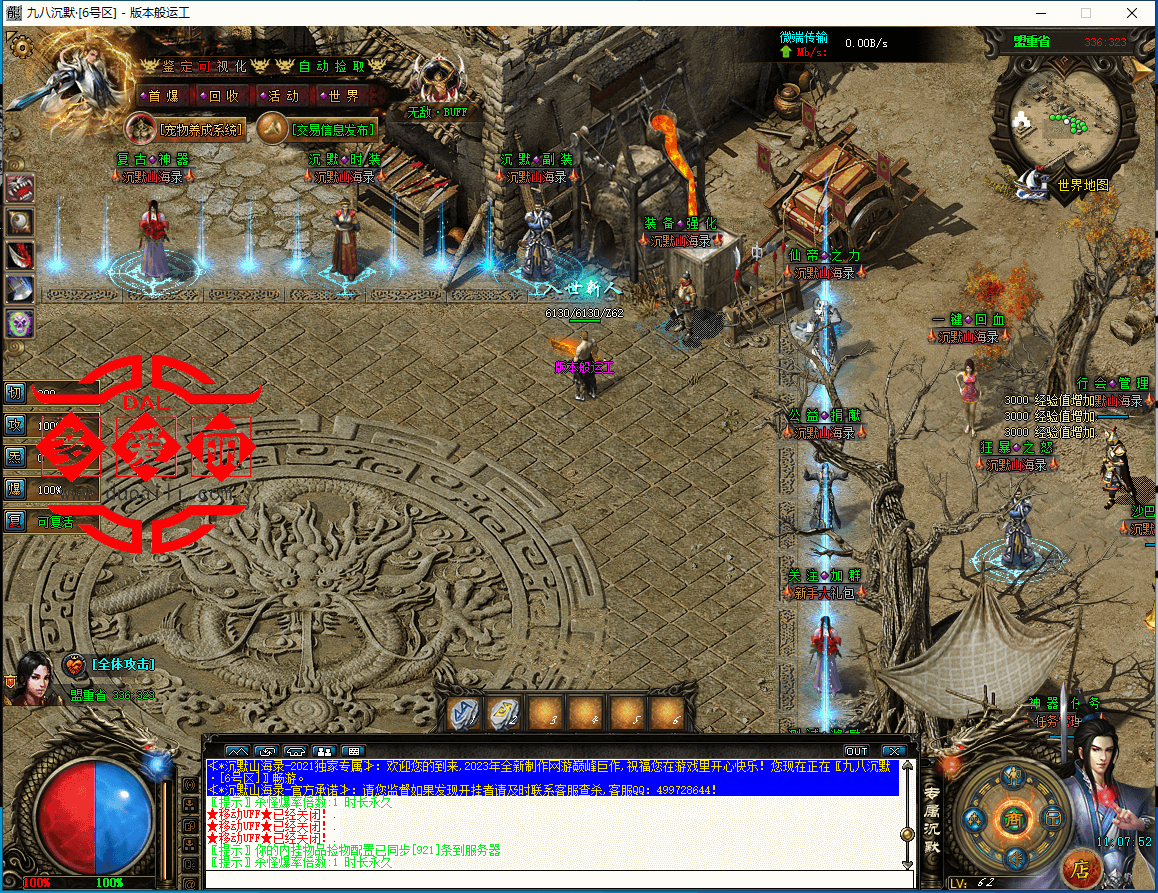1158x893 pixels.
Task: Click the OUT button on chat panel
Action: point(856,751)
